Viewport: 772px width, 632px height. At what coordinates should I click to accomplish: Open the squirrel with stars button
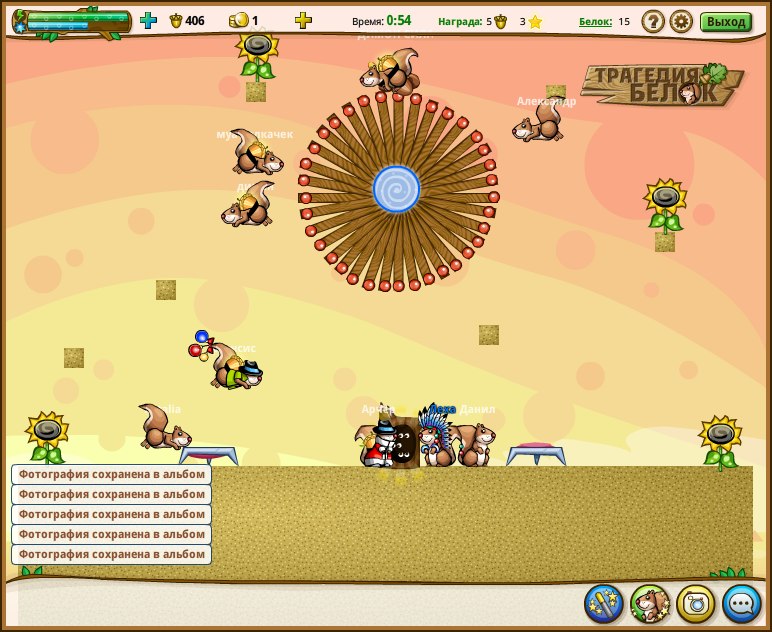click(x=650, y=603)
